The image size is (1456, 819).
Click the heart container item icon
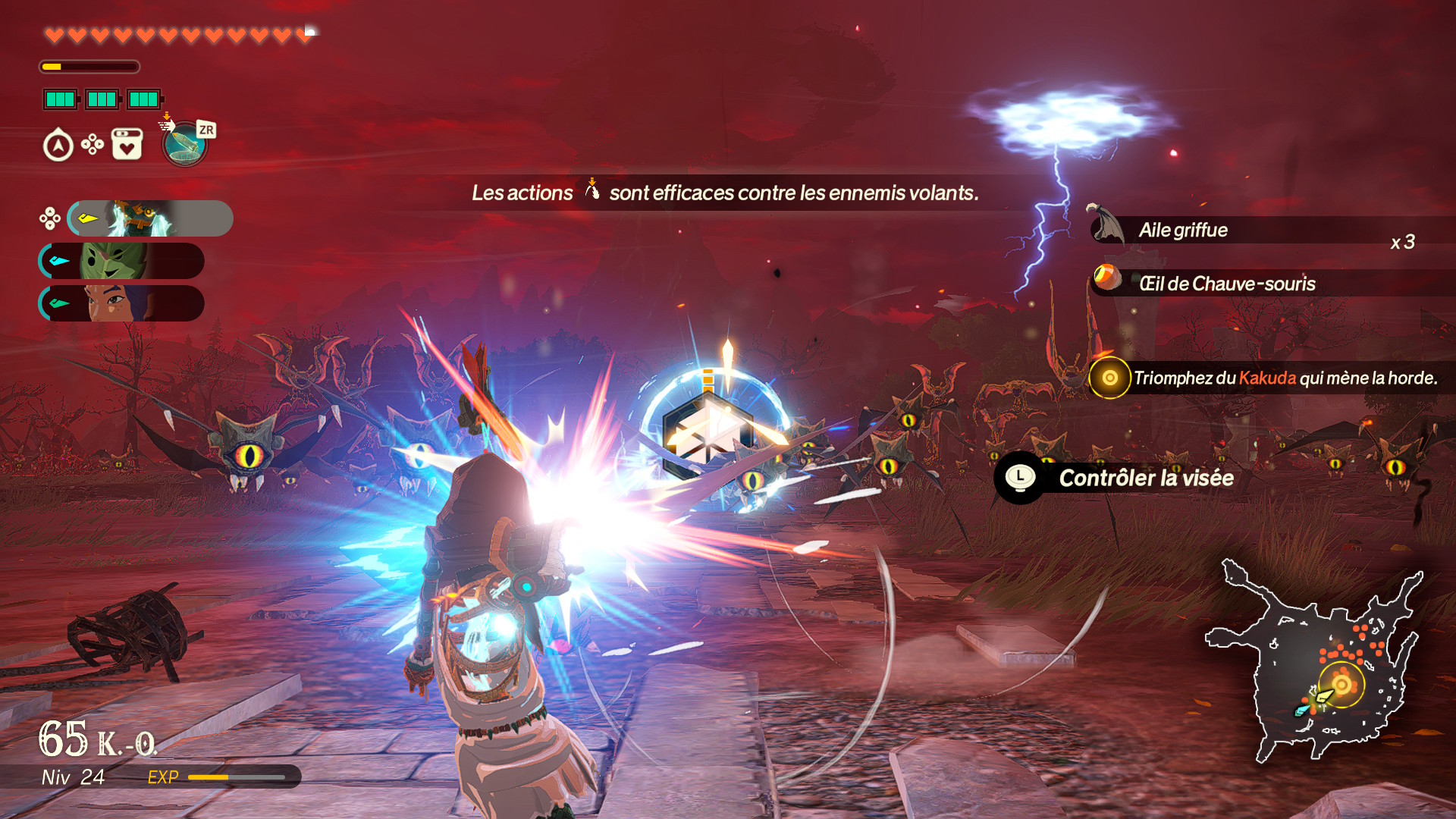coord(127,144)
